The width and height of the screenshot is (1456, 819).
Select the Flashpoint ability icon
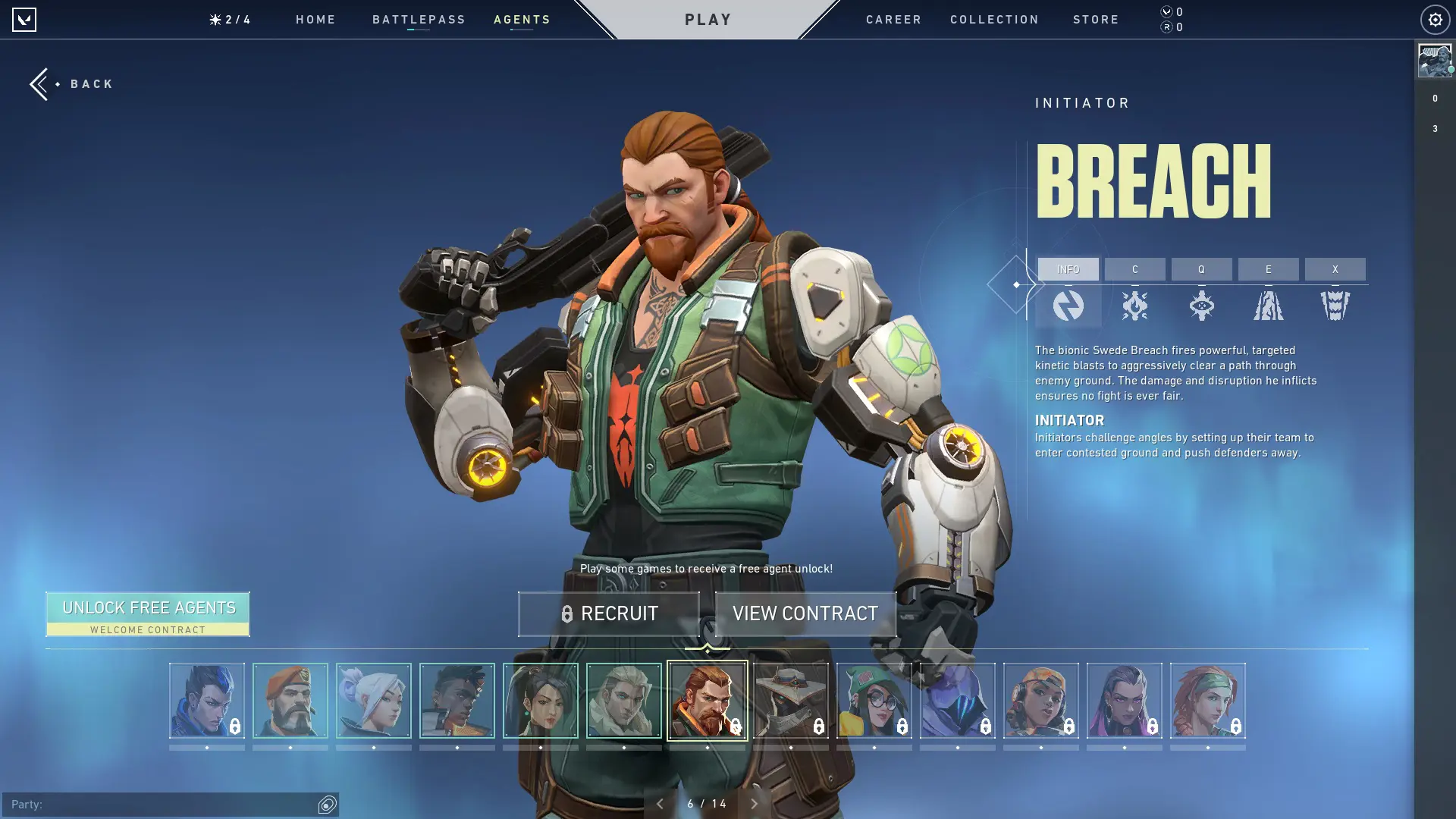[x=1202, y=305]
